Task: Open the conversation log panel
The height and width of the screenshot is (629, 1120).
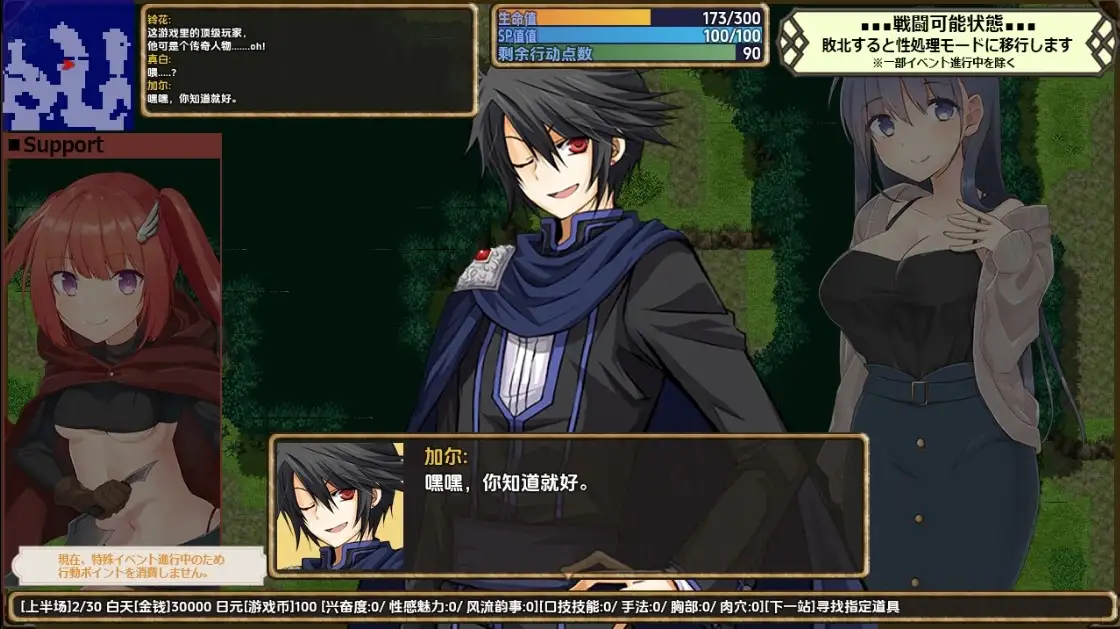Action: tap(309, 60)
